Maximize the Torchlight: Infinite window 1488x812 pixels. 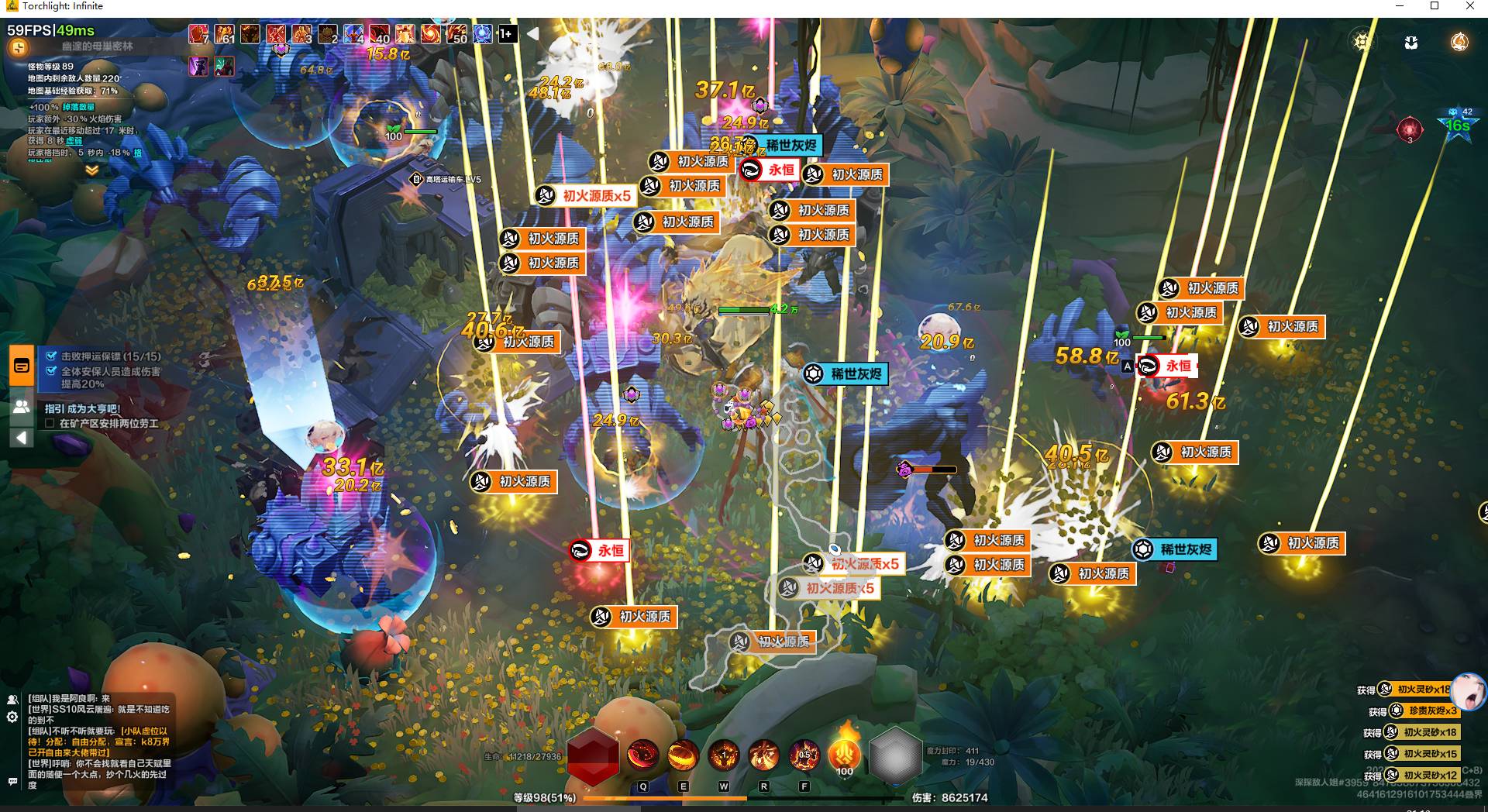click(1435, 6)
